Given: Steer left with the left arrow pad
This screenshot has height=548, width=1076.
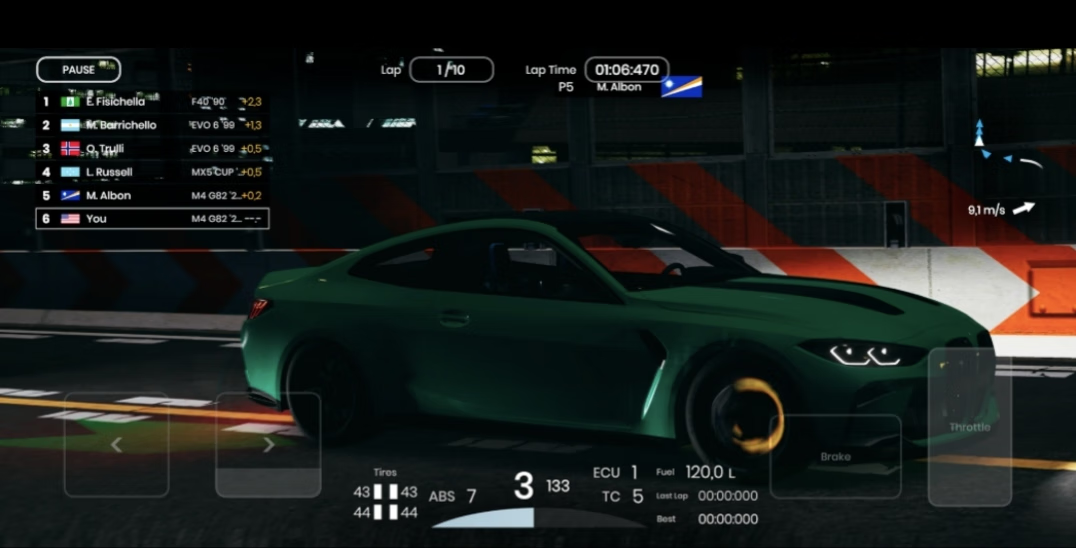Looking at the screenshot, I should (x=116, y=445).
